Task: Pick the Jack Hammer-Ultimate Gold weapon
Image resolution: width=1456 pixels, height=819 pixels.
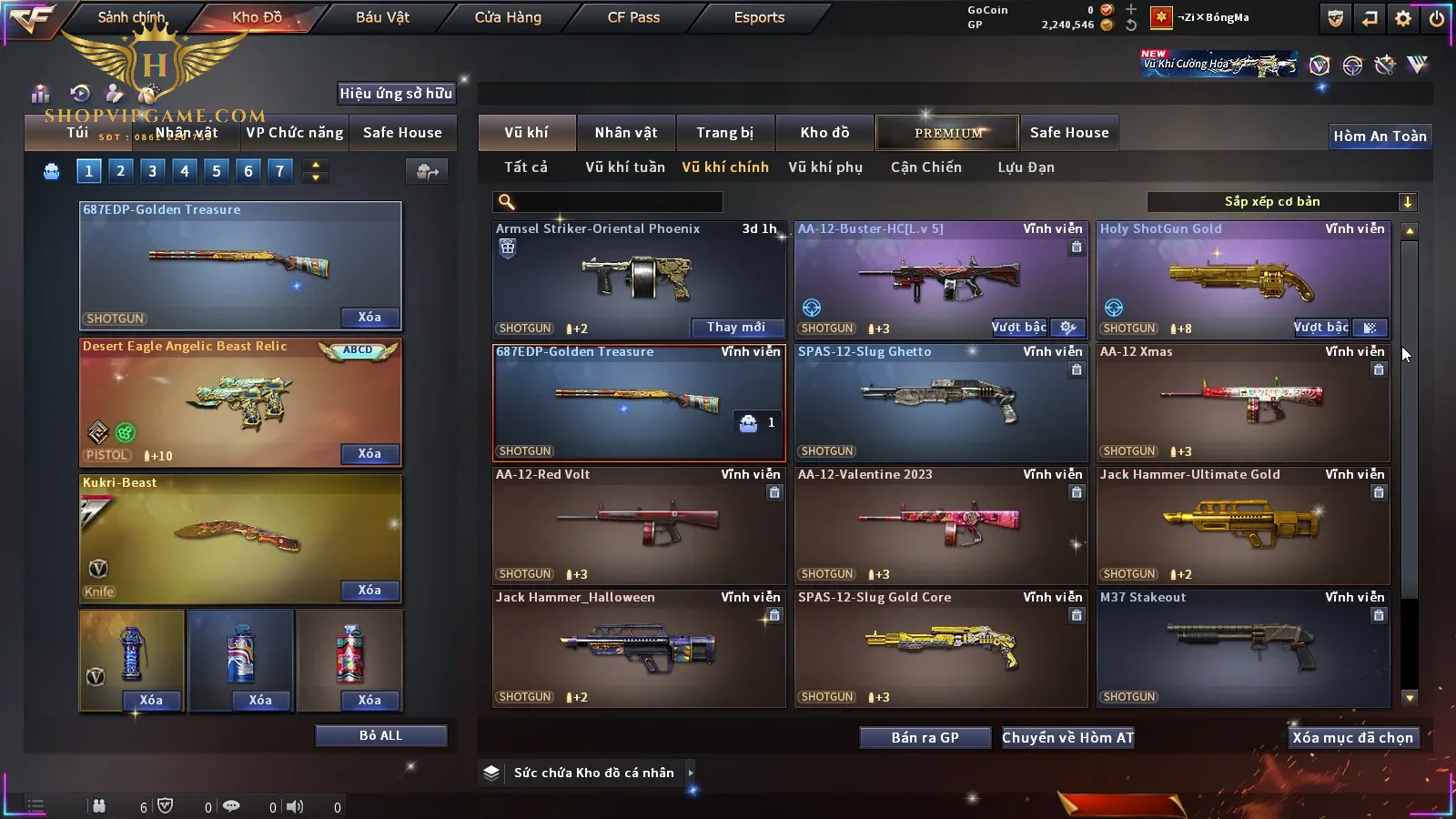Action: pyautogui.click(x=1243, y=525)
